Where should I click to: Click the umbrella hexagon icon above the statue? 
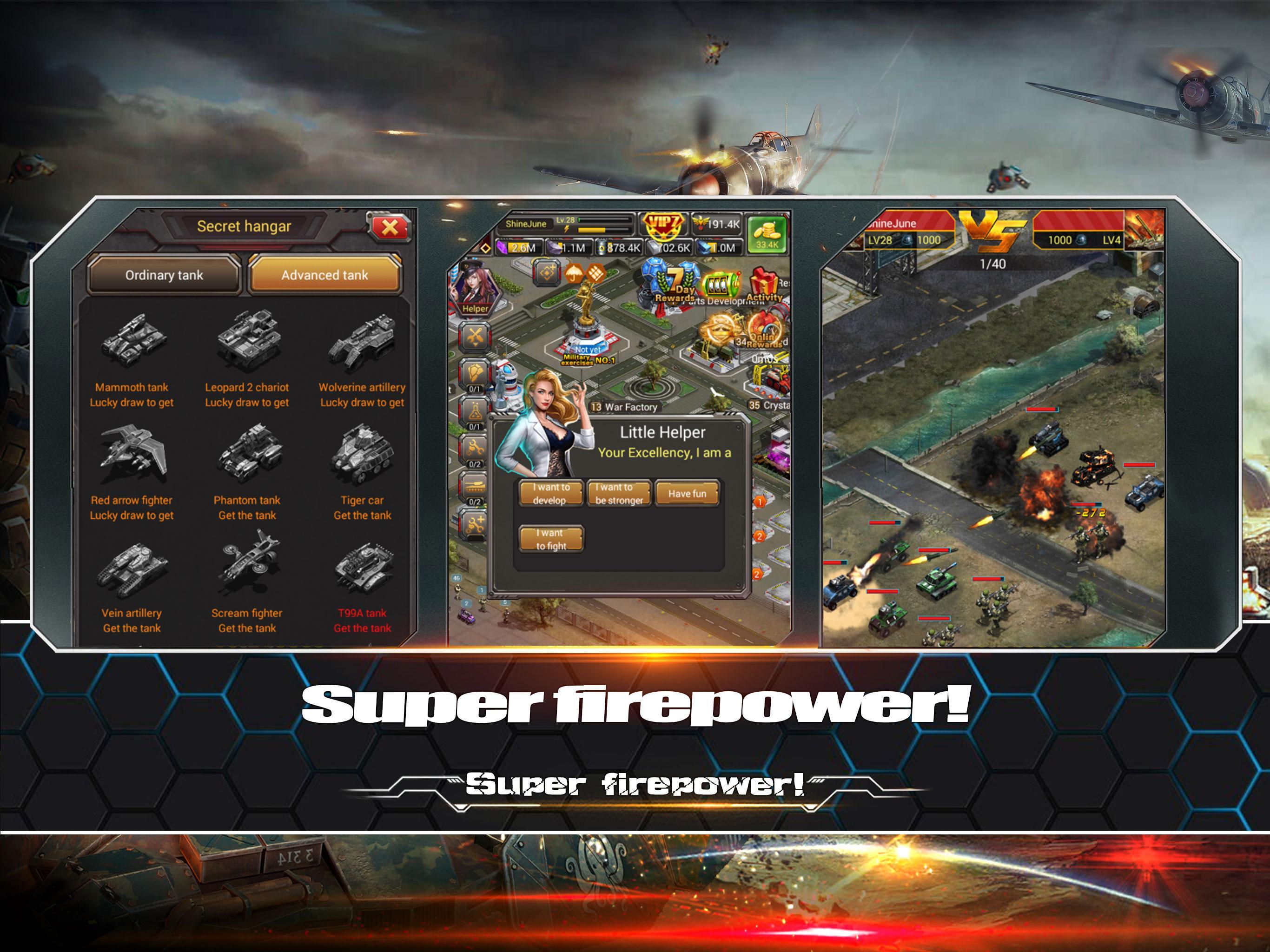574,274
